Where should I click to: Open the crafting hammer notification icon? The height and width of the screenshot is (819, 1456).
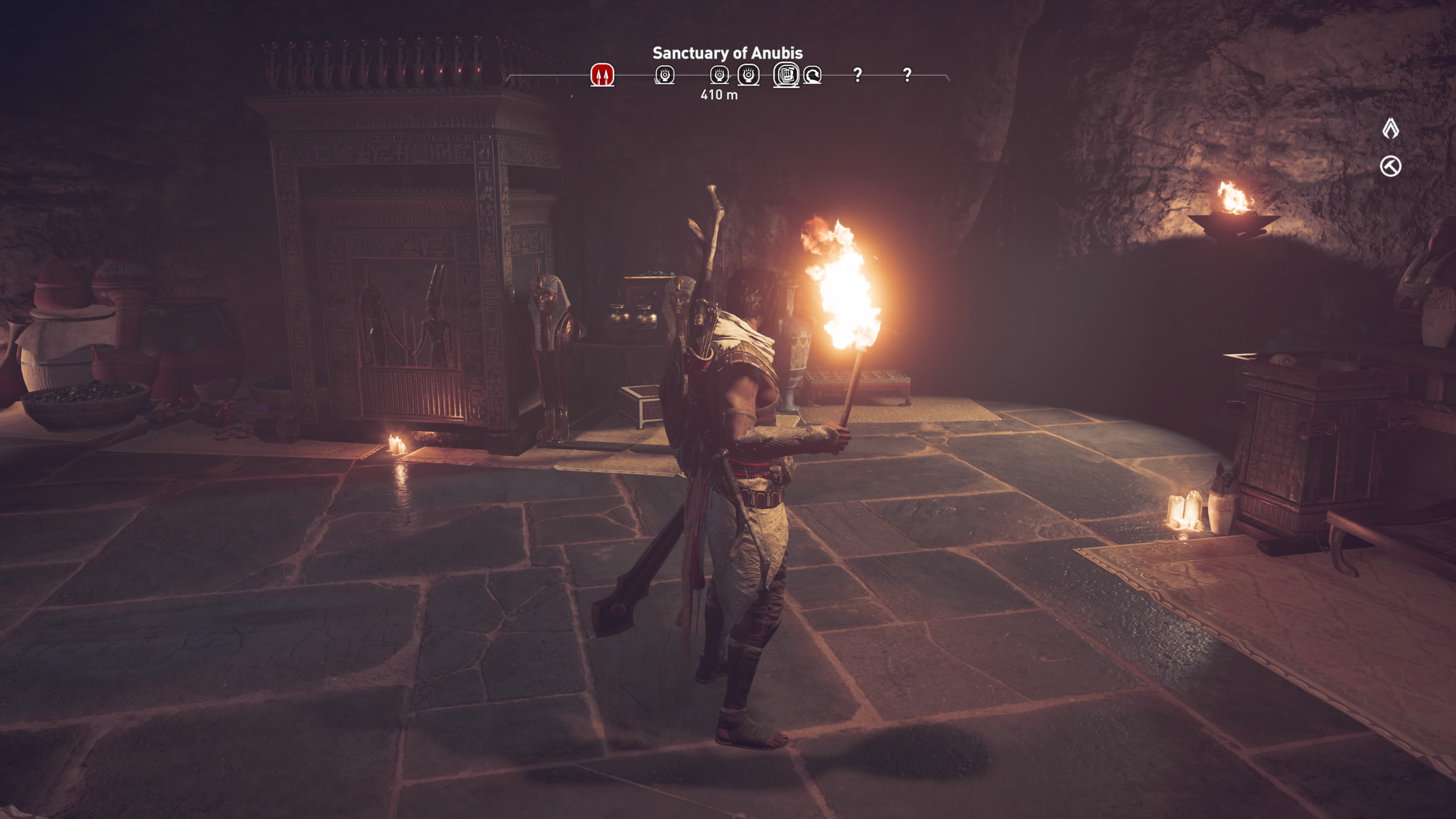click(x=1390, y=166)
